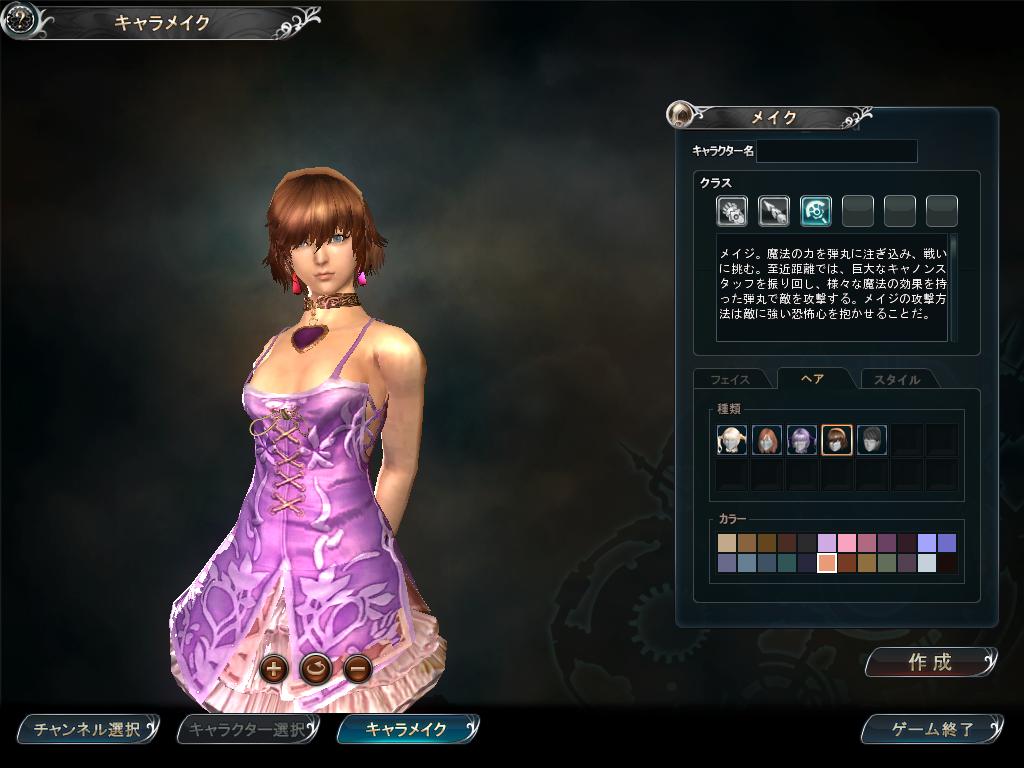Zoom out with the minus button

(358, 668)
